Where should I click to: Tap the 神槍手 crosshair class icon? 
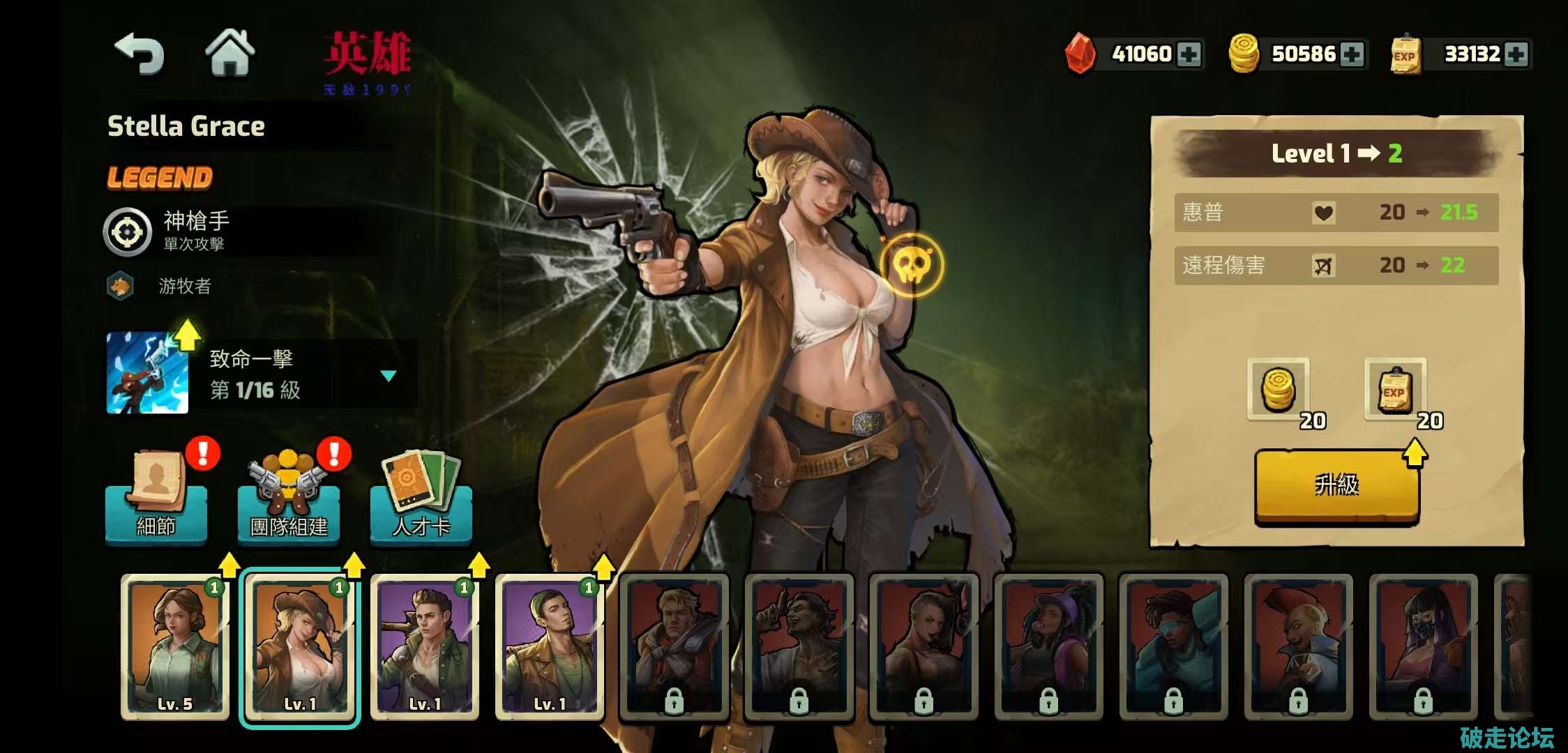(x=128, y=232)
